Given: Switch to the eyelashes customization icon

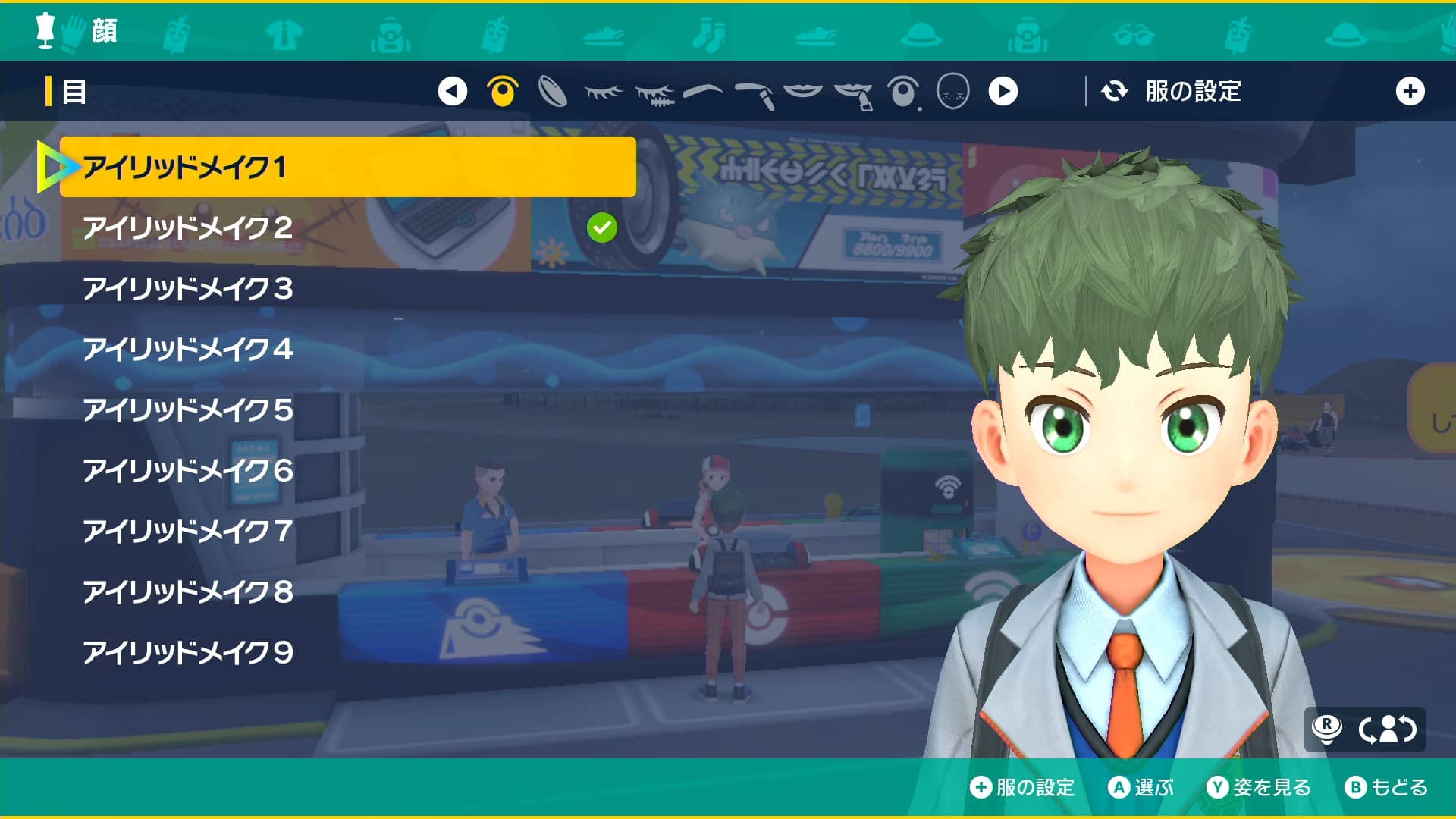Looking at the screenshot, I should point(603,93).
